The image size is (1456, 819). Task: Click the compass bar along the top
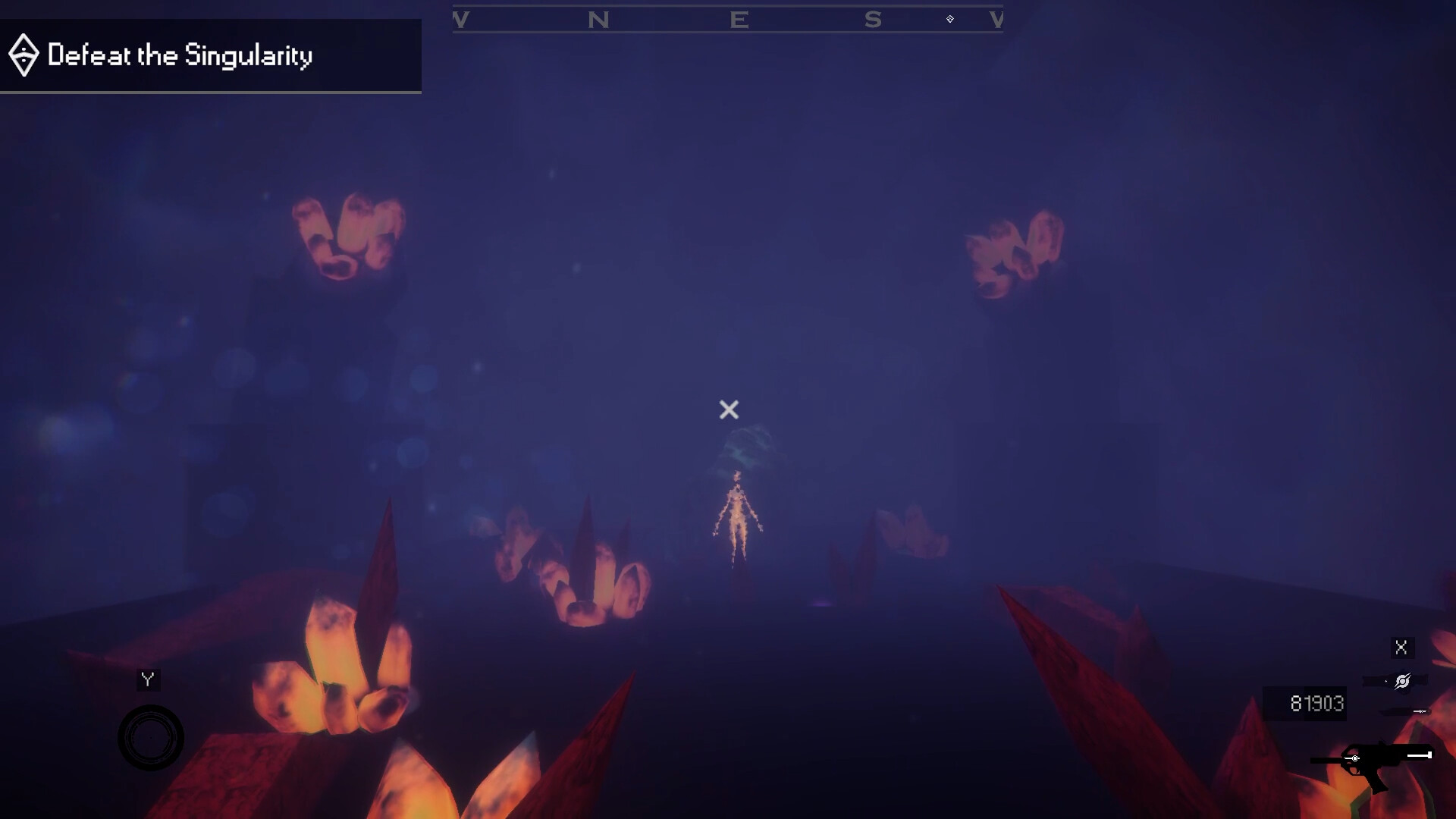click(728, 20)
